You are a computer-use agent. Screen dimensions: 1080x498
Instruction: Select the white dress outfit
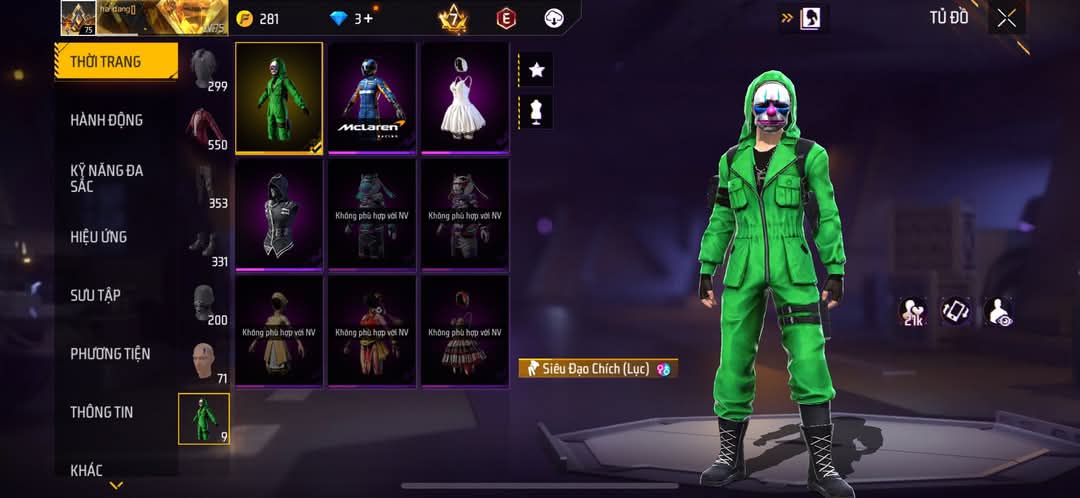[x=465, y=98]
